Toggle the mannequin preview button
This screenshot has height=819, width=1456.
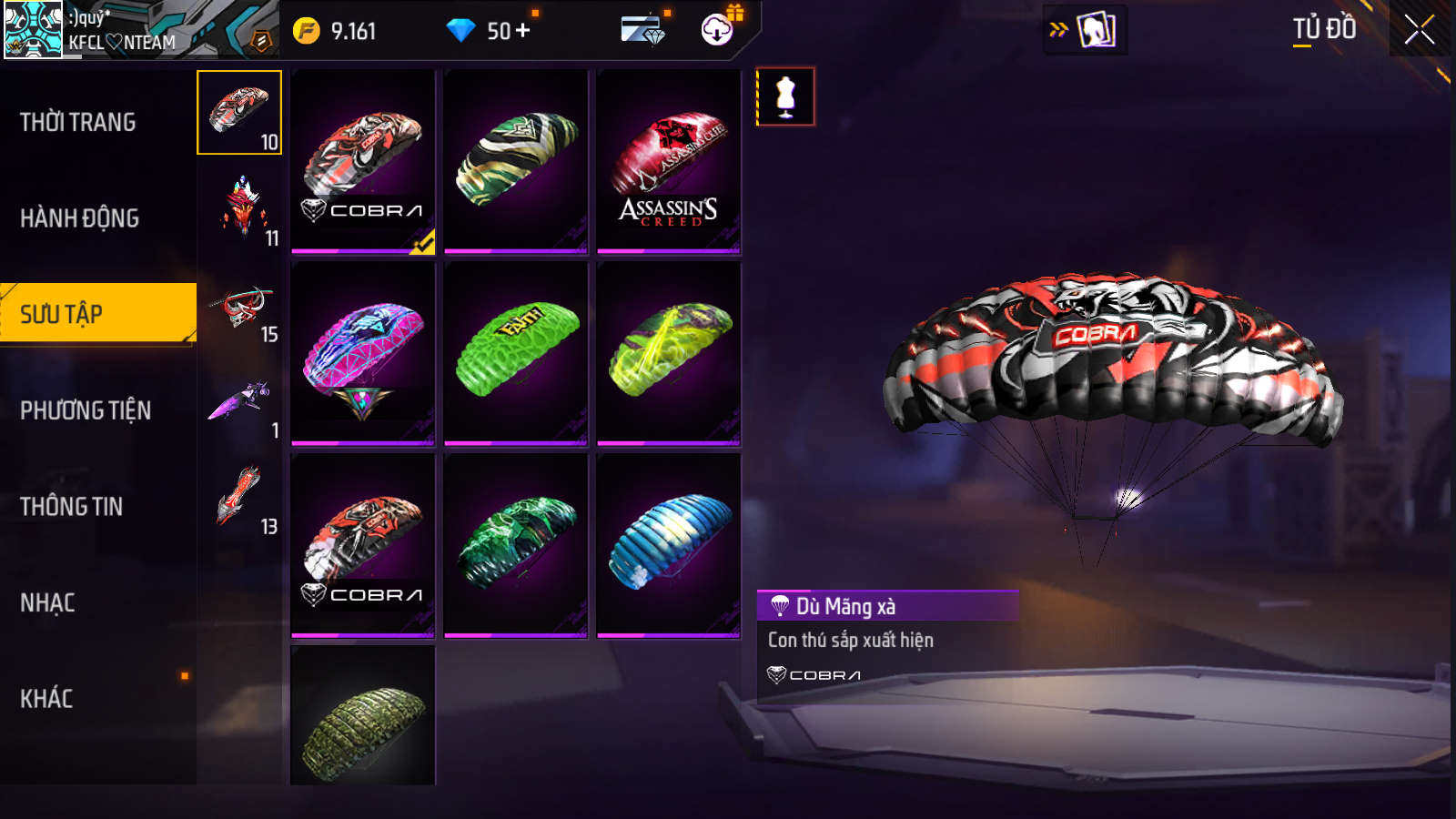coord(785,96)
